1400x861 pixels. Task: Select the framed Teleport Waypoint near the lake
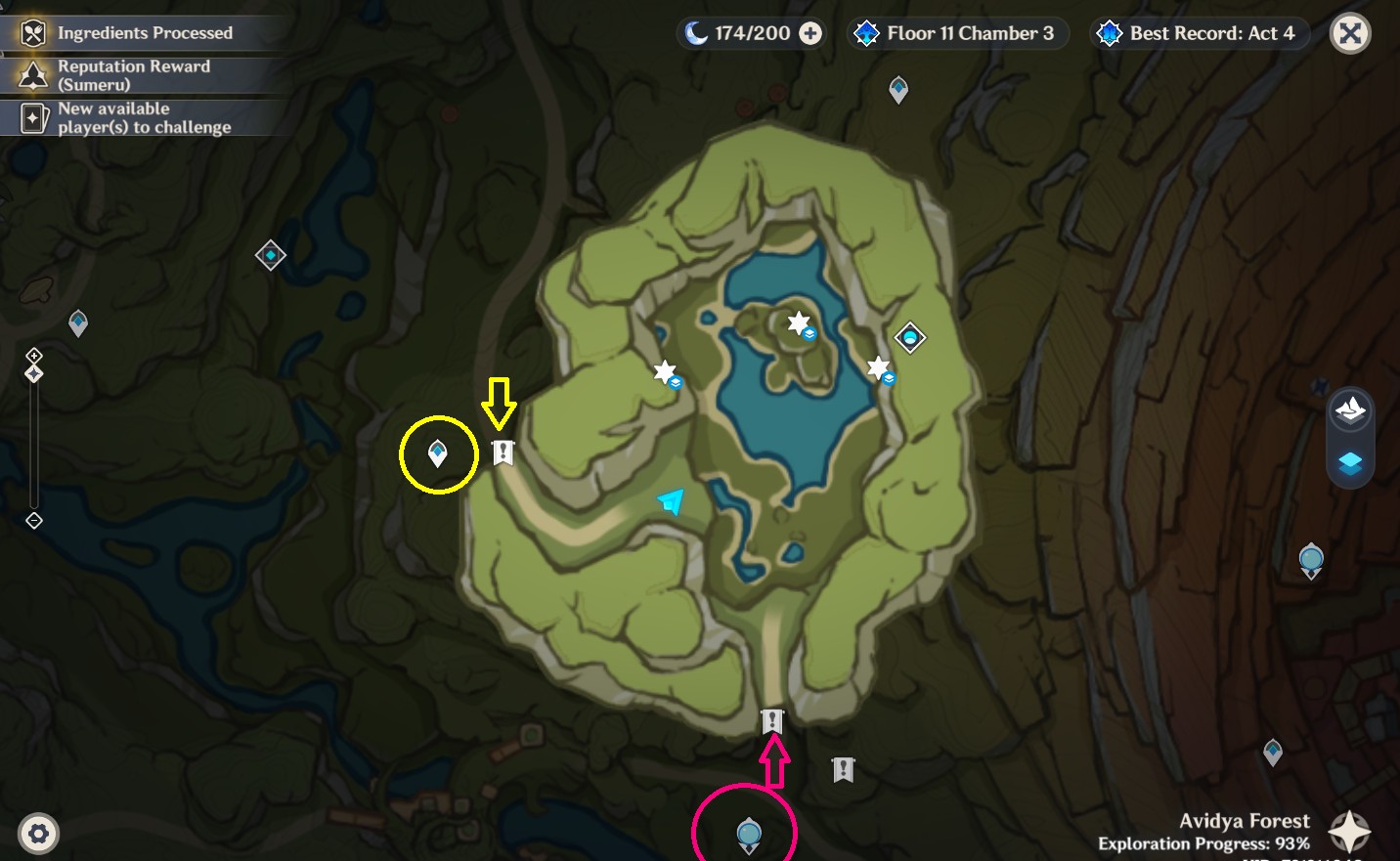click(x=908, y=336)
